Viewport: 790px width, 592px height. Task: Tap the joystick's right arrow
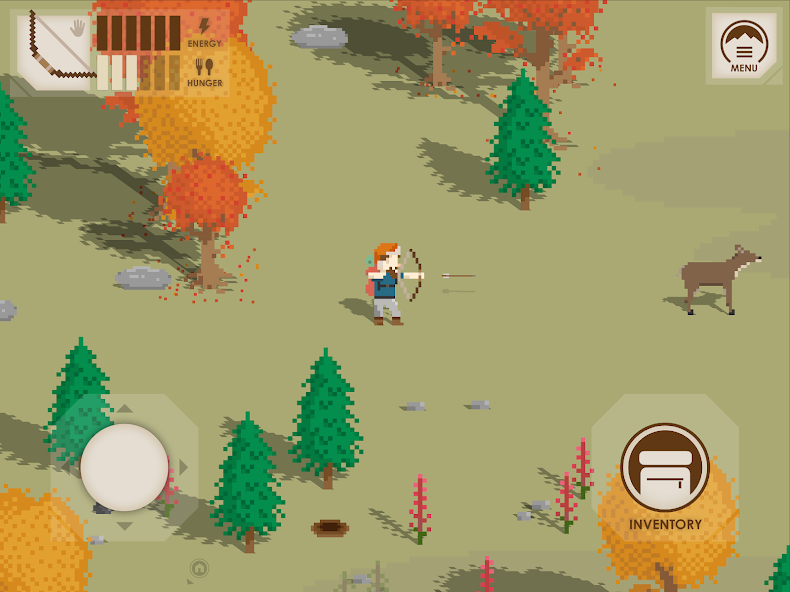183,467
